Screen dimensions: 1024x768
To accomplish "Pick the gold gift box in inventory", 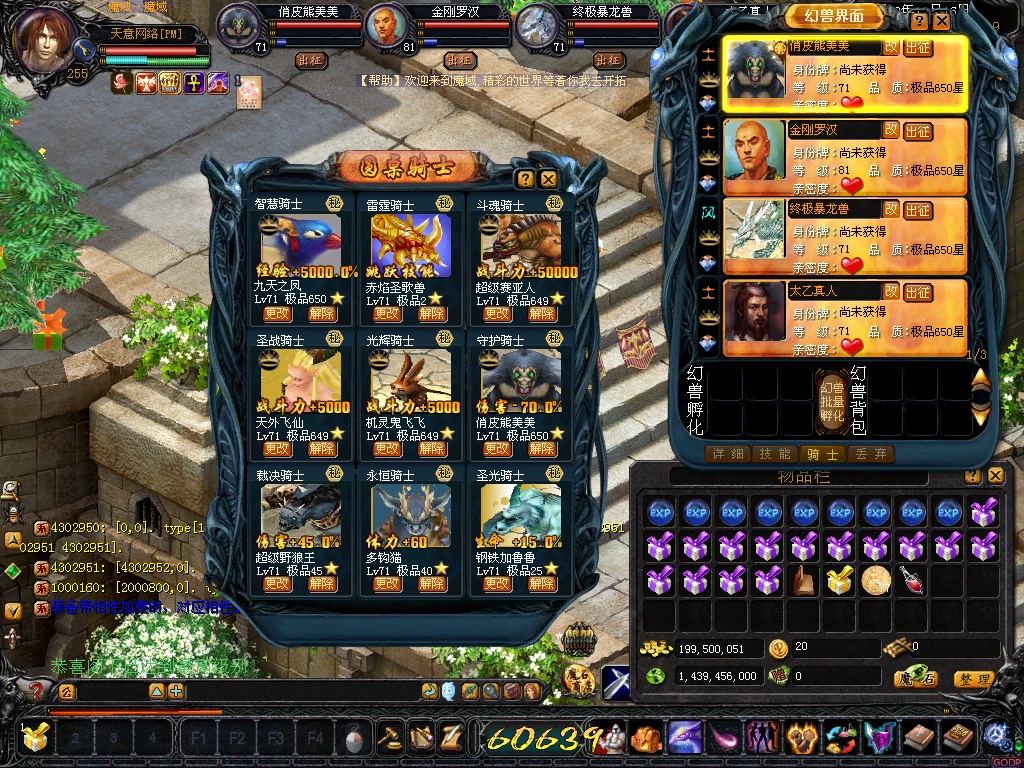I will coord(839,579).
